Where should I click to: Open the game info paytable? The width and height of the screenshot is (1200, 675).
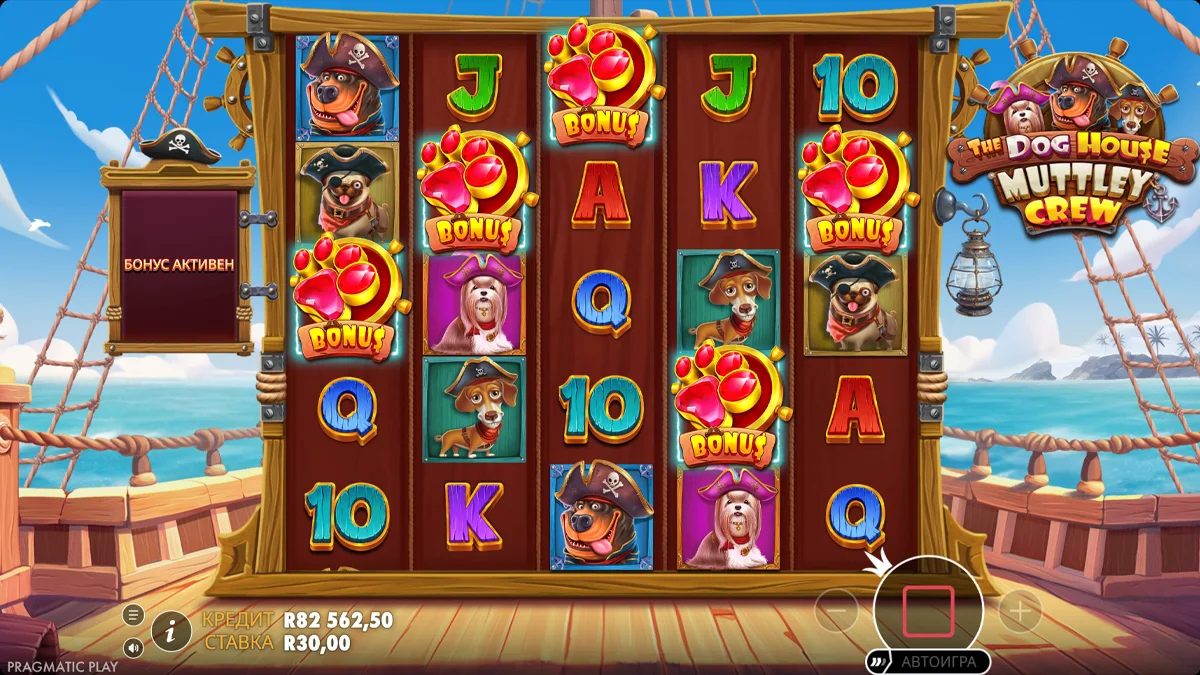tap(172, 631)
